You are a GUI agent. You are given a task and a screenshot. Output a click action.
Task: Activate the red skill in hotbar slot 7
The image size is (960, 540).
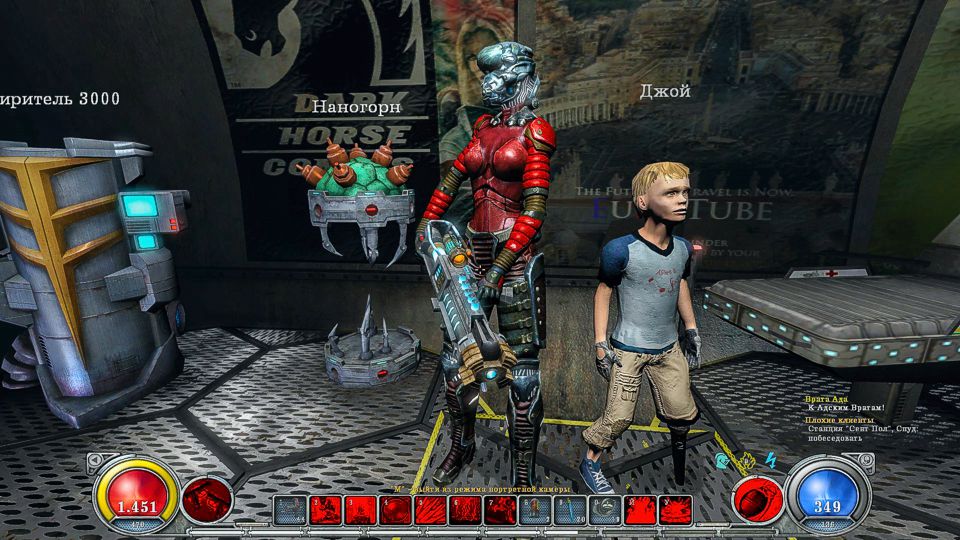coord(500,510)
